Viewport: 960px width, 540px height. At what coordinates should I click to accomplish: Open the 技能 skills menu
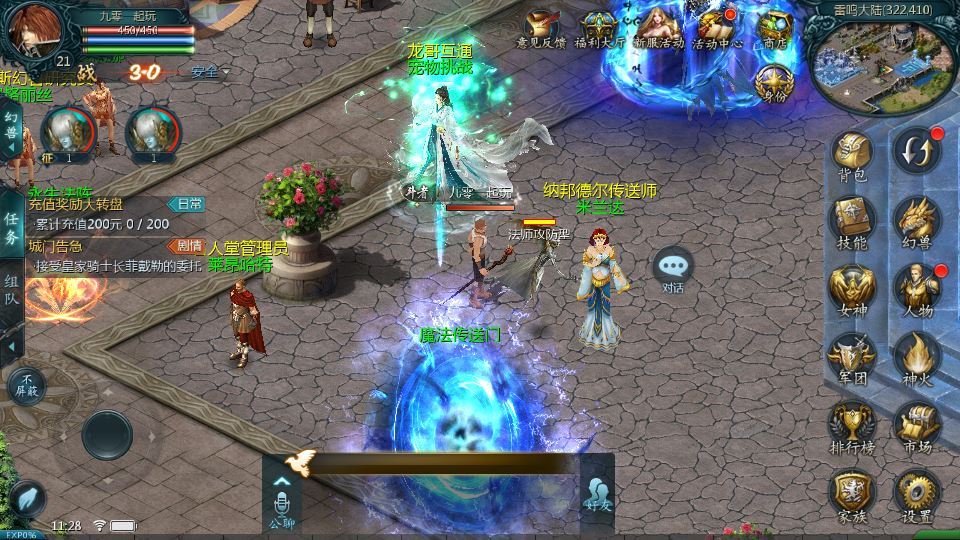coord(853,220)
